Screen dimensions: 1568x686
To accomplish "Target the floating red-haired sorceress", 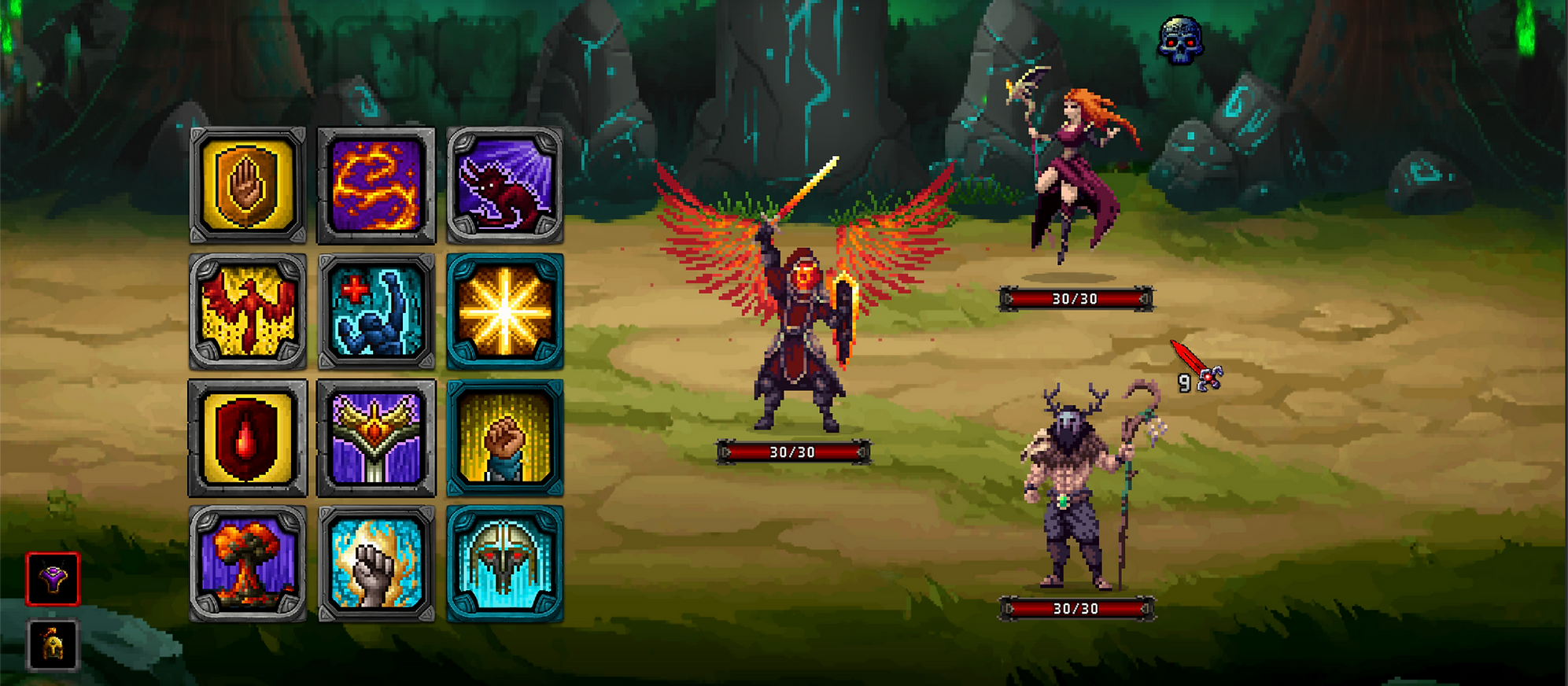I will click(x=1077, y=157).
